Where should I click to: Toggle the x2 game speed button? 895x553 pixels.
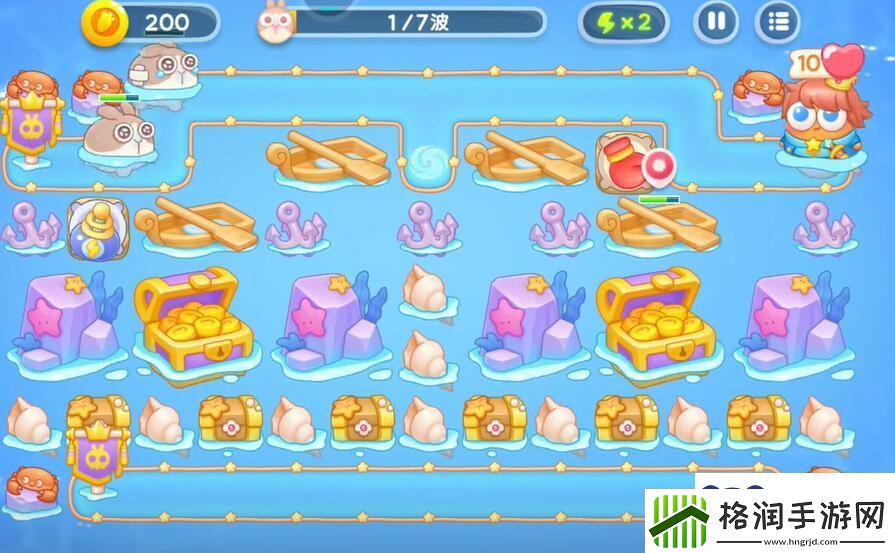click(x=625, y=22)
